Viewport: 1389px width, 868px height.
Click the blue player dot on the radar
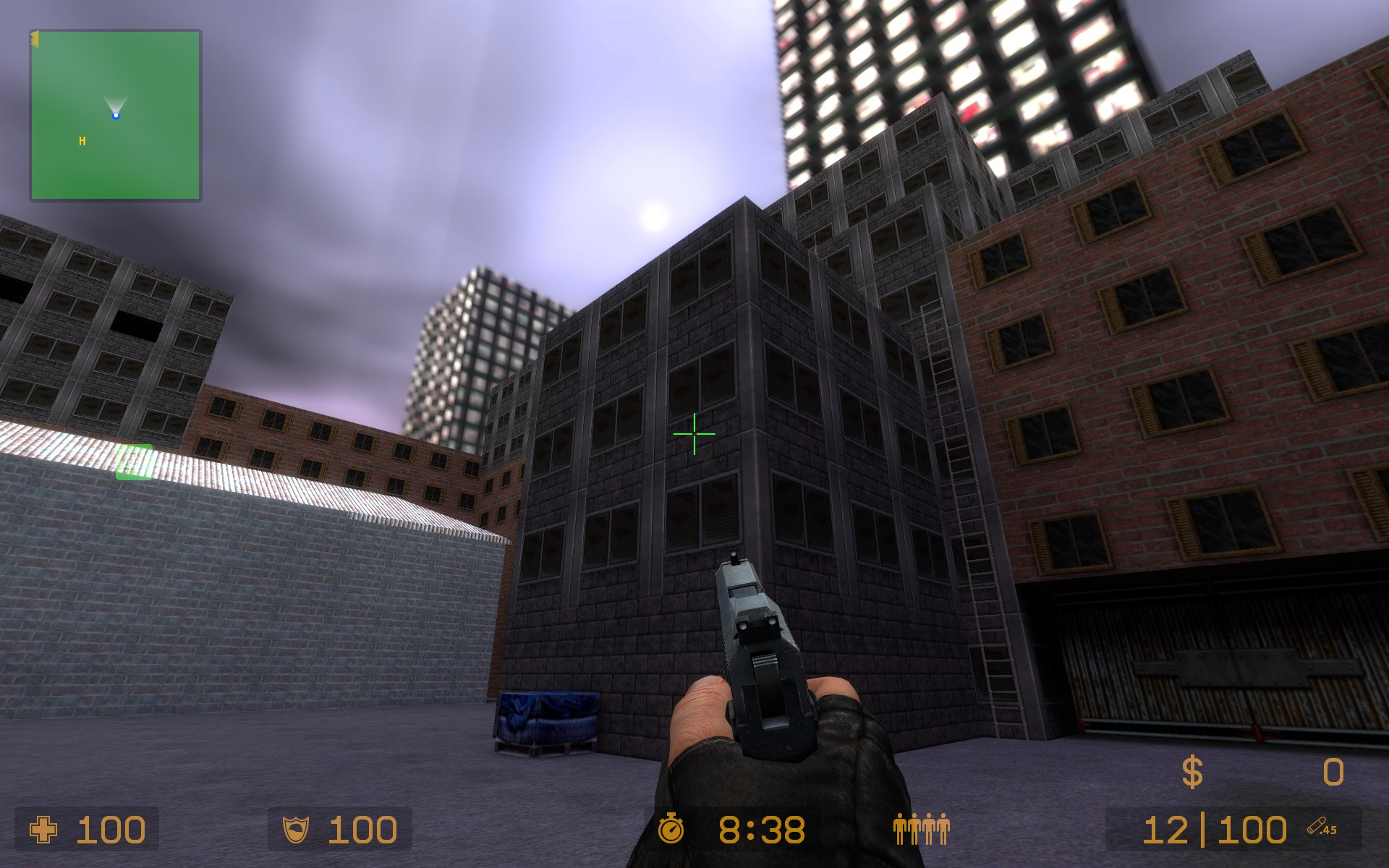pos(116,114)
